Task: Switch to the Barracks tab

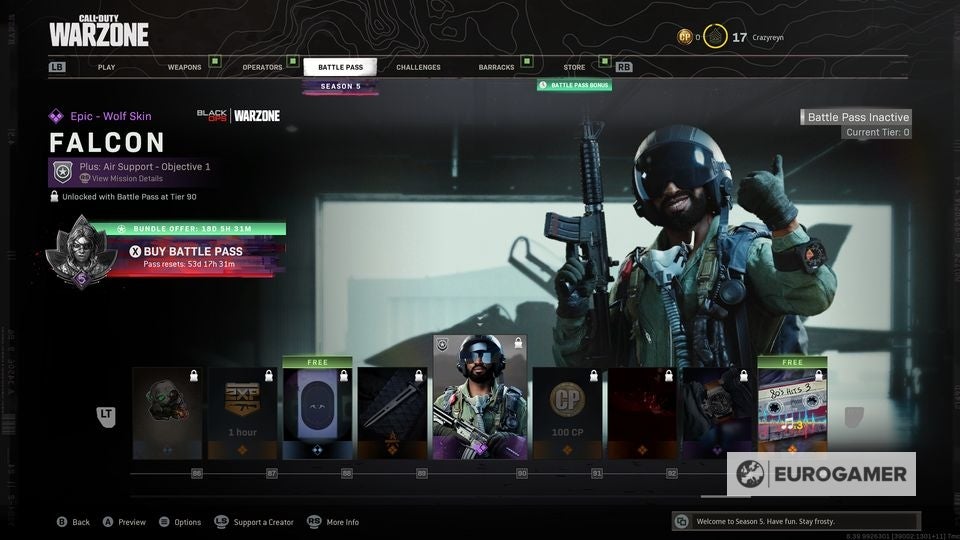Action: click(x=496, y=67)
